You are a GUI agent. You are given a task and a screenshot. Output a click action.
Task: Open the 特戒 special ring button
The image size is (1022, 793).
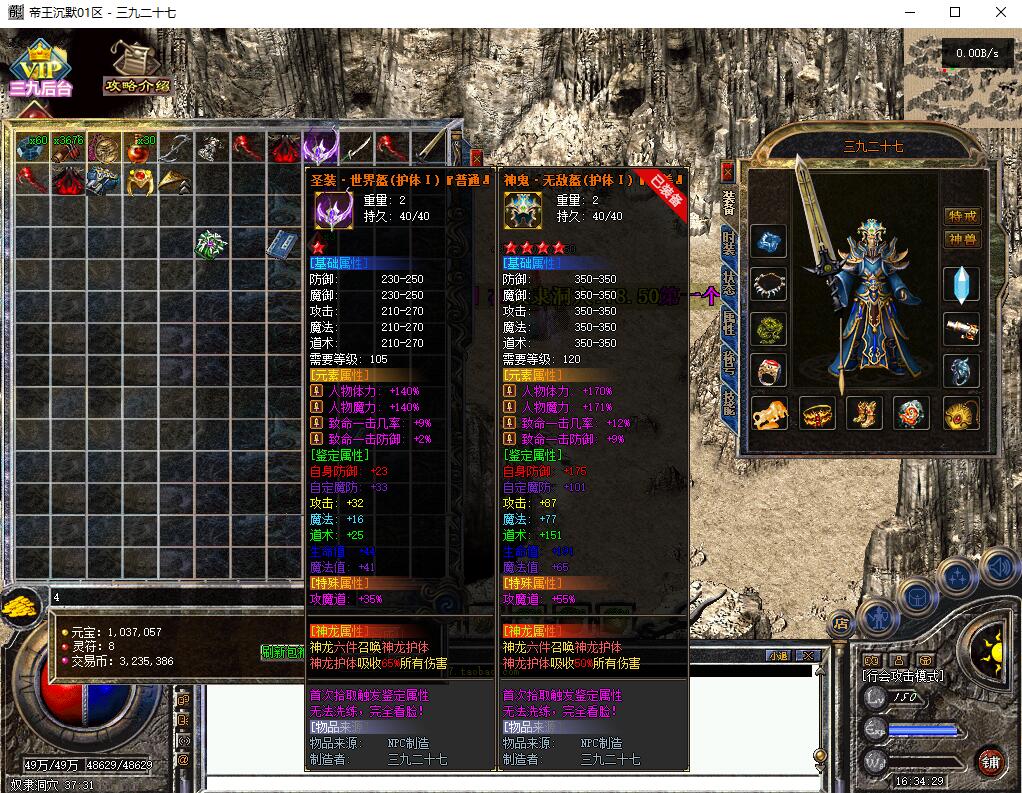point(962,216)
